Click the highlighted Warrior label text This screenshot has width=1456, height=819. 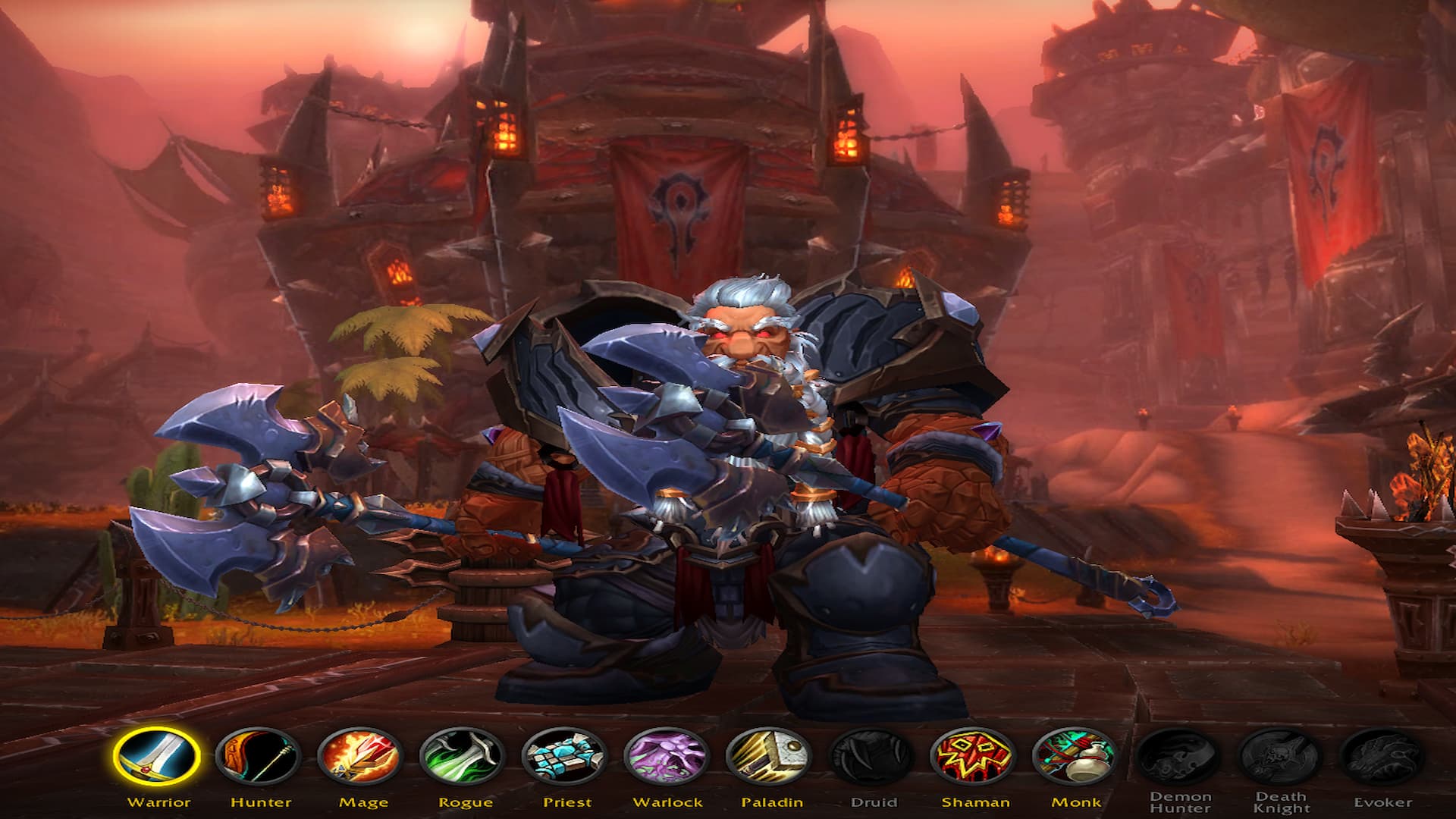click(158, 801)
